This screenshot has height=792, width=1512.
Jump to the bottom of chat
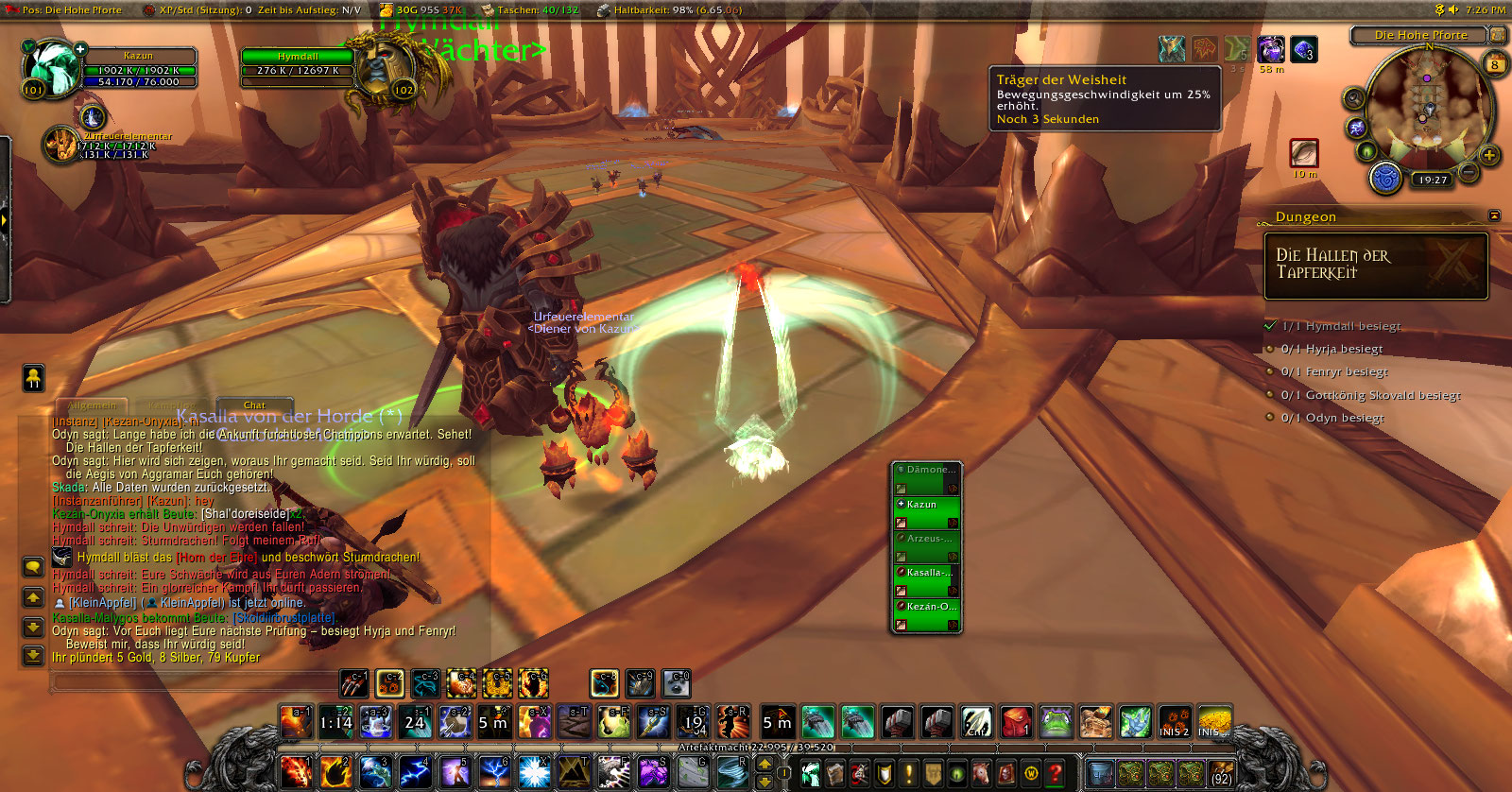click(x=33, y=654)
